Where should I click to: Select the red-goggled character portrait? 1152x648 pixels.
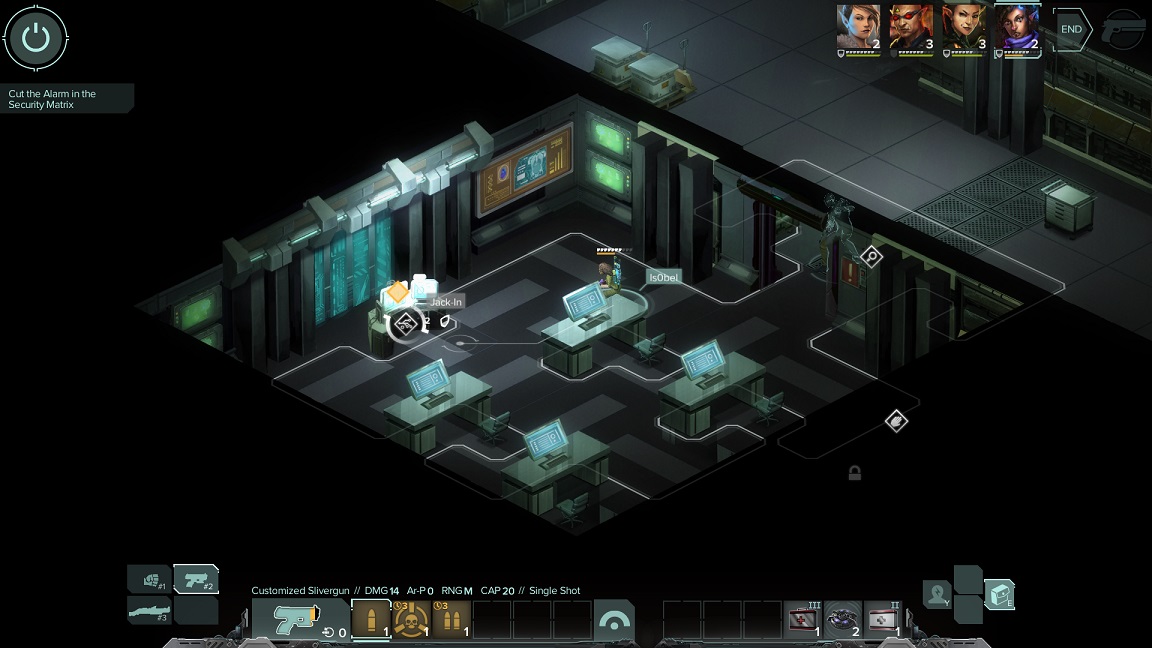[x=911, y=28]
